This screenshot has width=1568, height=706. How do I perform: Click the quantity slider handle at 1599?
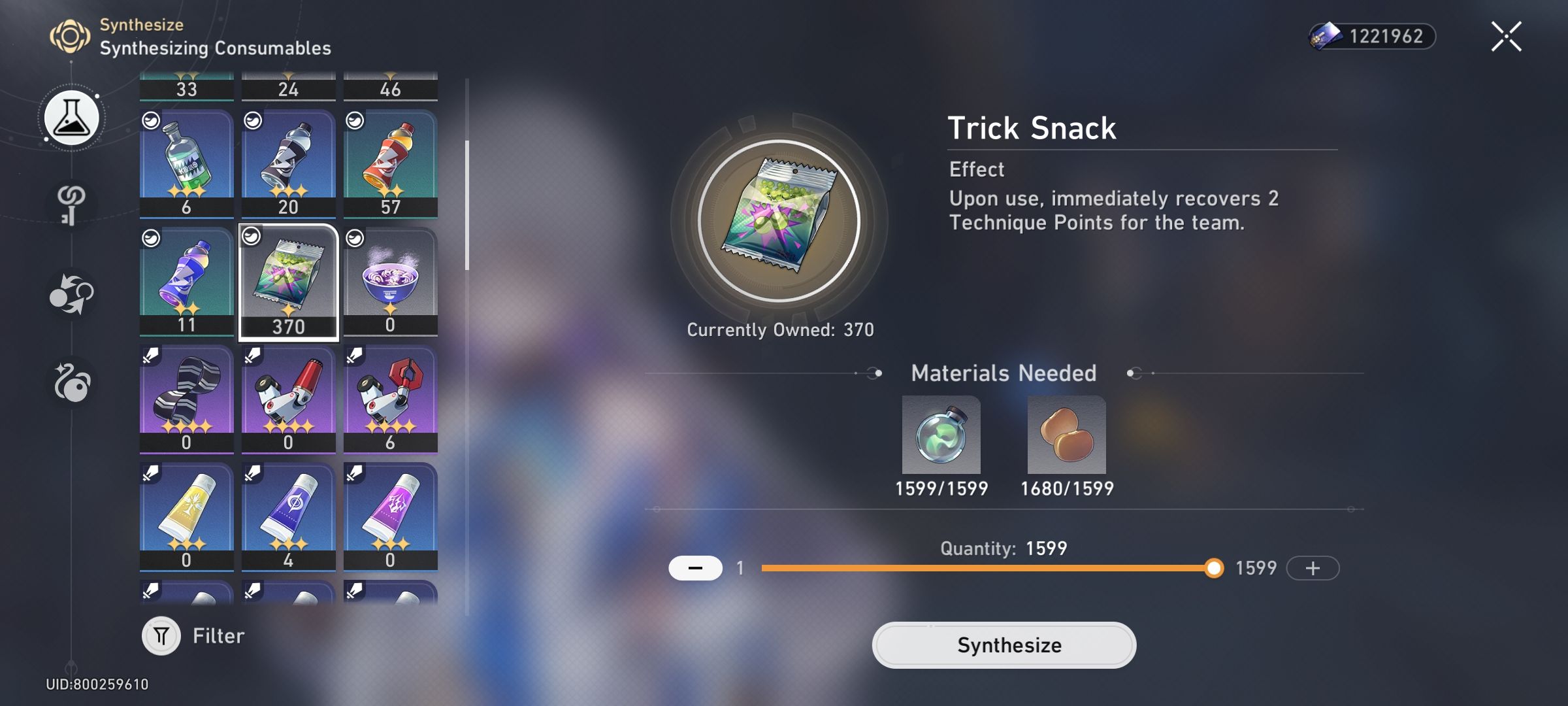(1214, 569)
